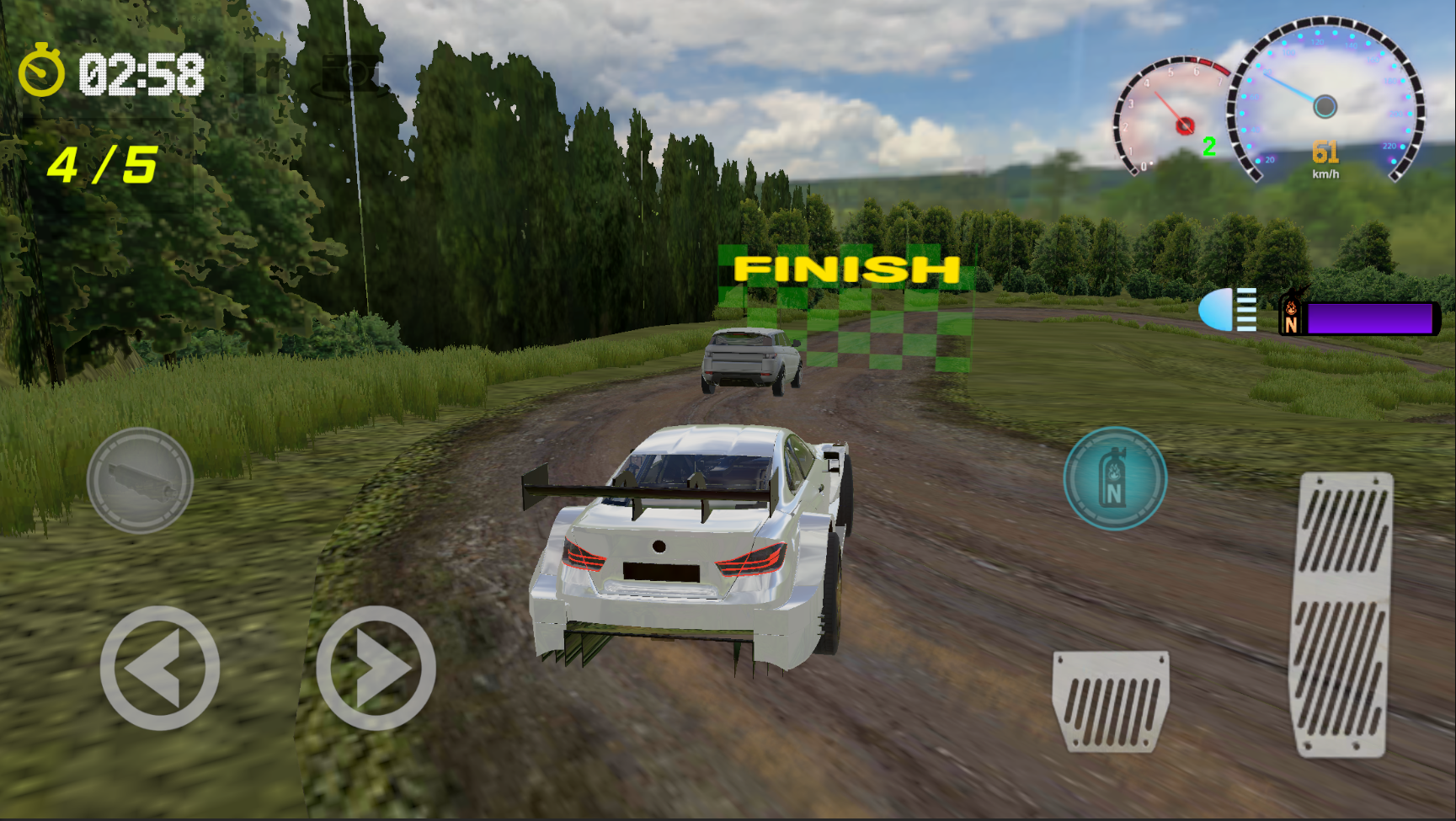Tap the 4/5 lap counter

tap(103, 165)
